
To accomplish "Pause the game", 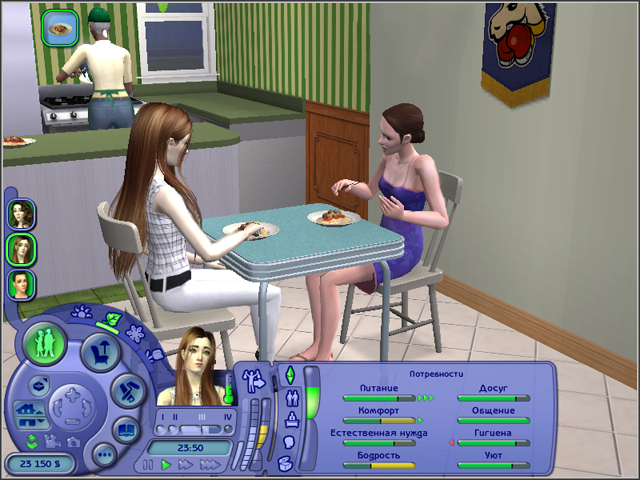I will 148,465.
